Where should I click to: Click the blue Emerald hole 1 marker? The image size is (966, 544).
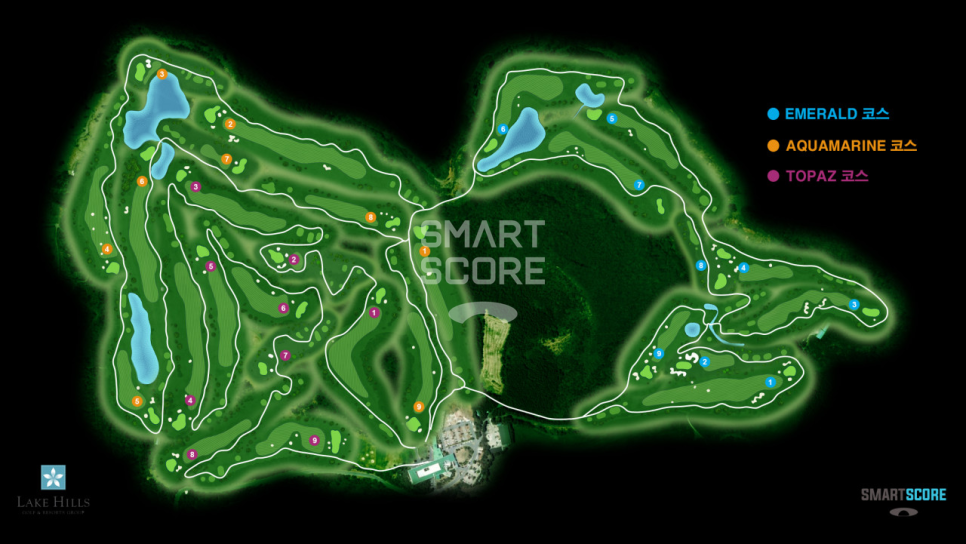pos(770,382)
